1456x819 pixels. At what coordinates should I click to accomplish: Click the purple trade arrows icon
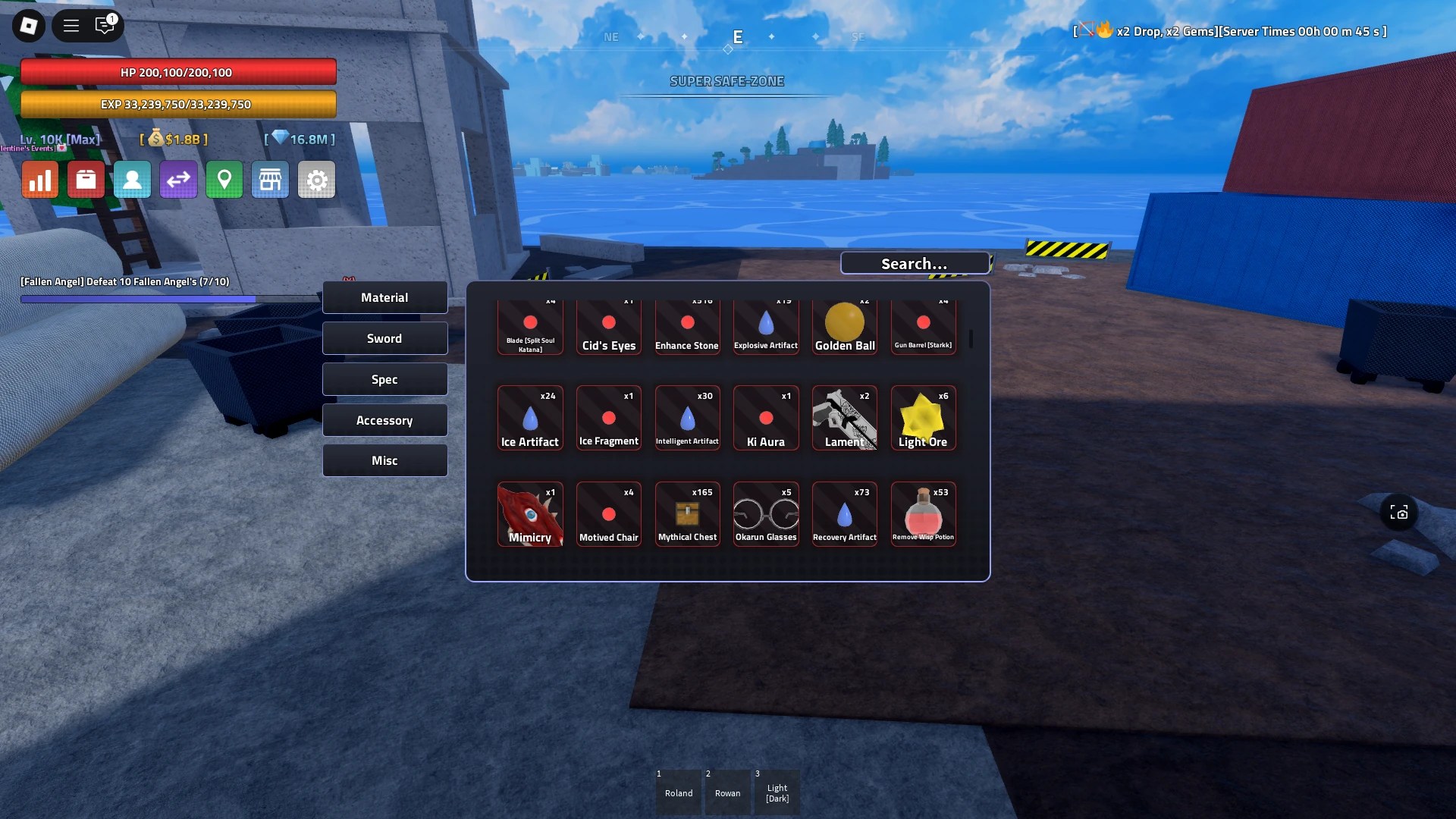tap(179, 180)
